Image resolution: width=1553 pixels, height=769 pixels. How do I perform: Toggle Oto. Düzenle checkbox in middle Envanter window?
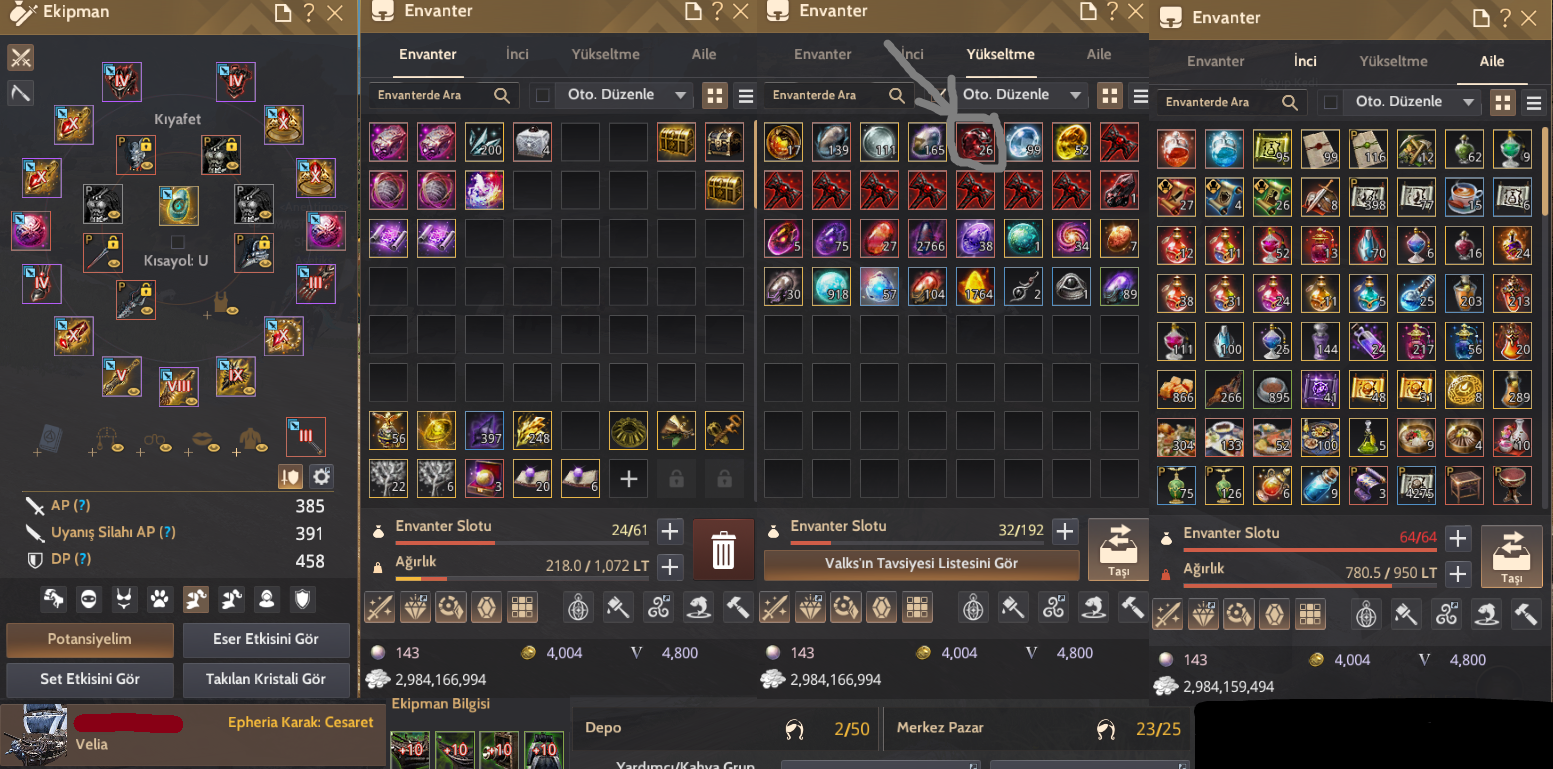tap(939, 94)
